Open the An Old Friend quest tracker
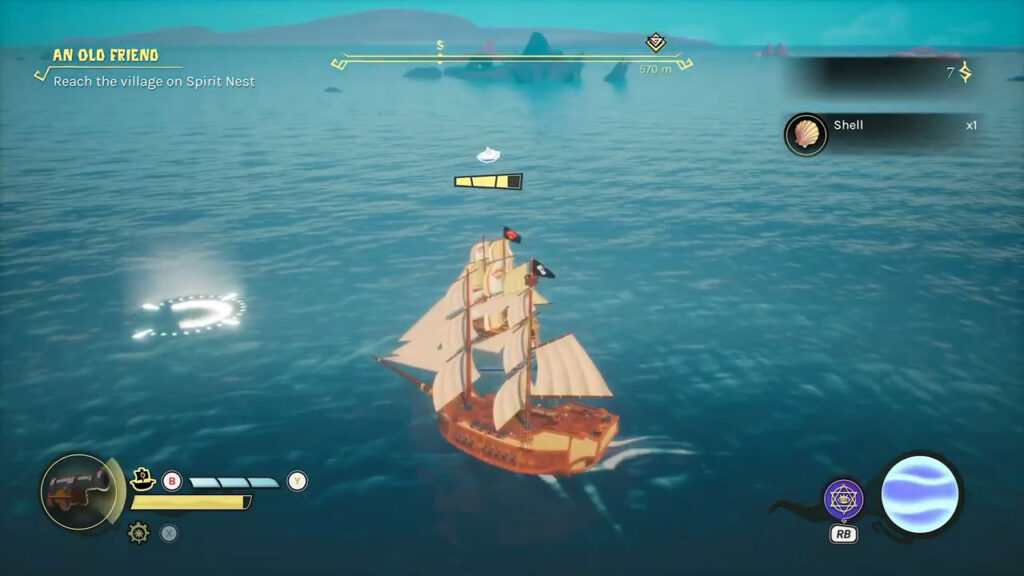Screen dimensions: 1024x576 [x=106, y=56]
